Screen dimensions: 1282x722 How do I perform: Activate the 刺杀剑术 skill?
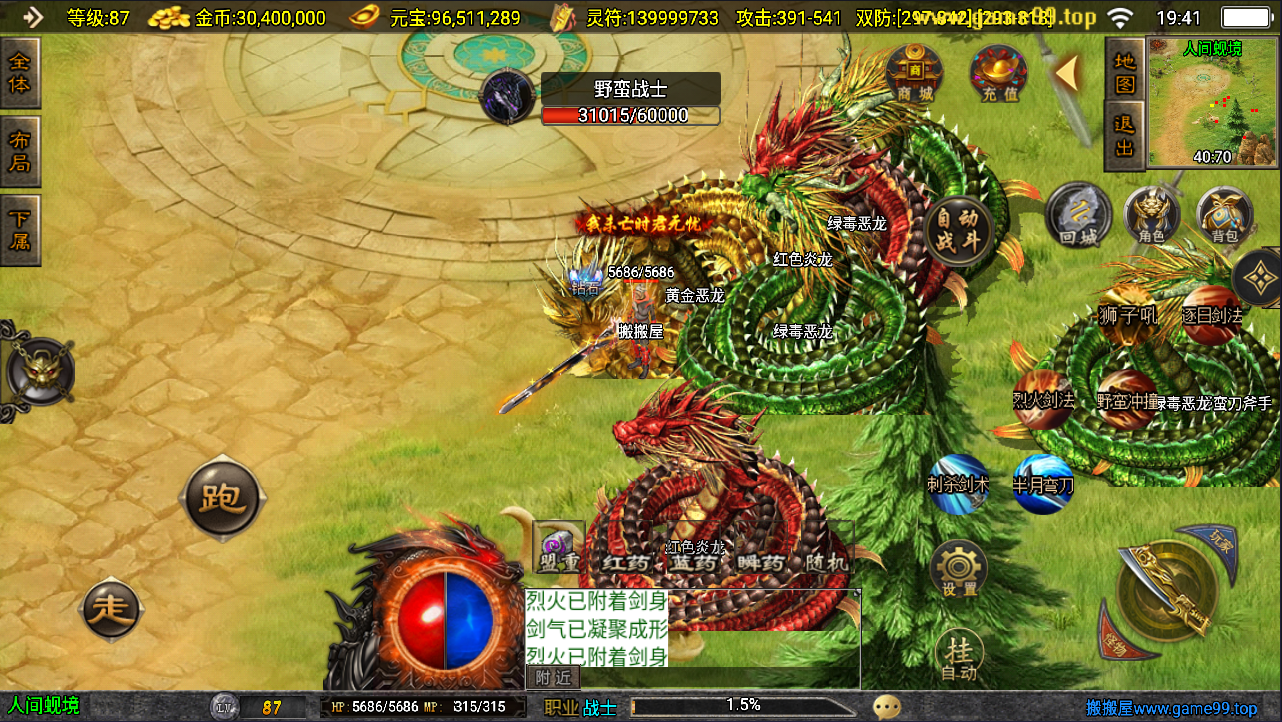[x=958, y=484]
